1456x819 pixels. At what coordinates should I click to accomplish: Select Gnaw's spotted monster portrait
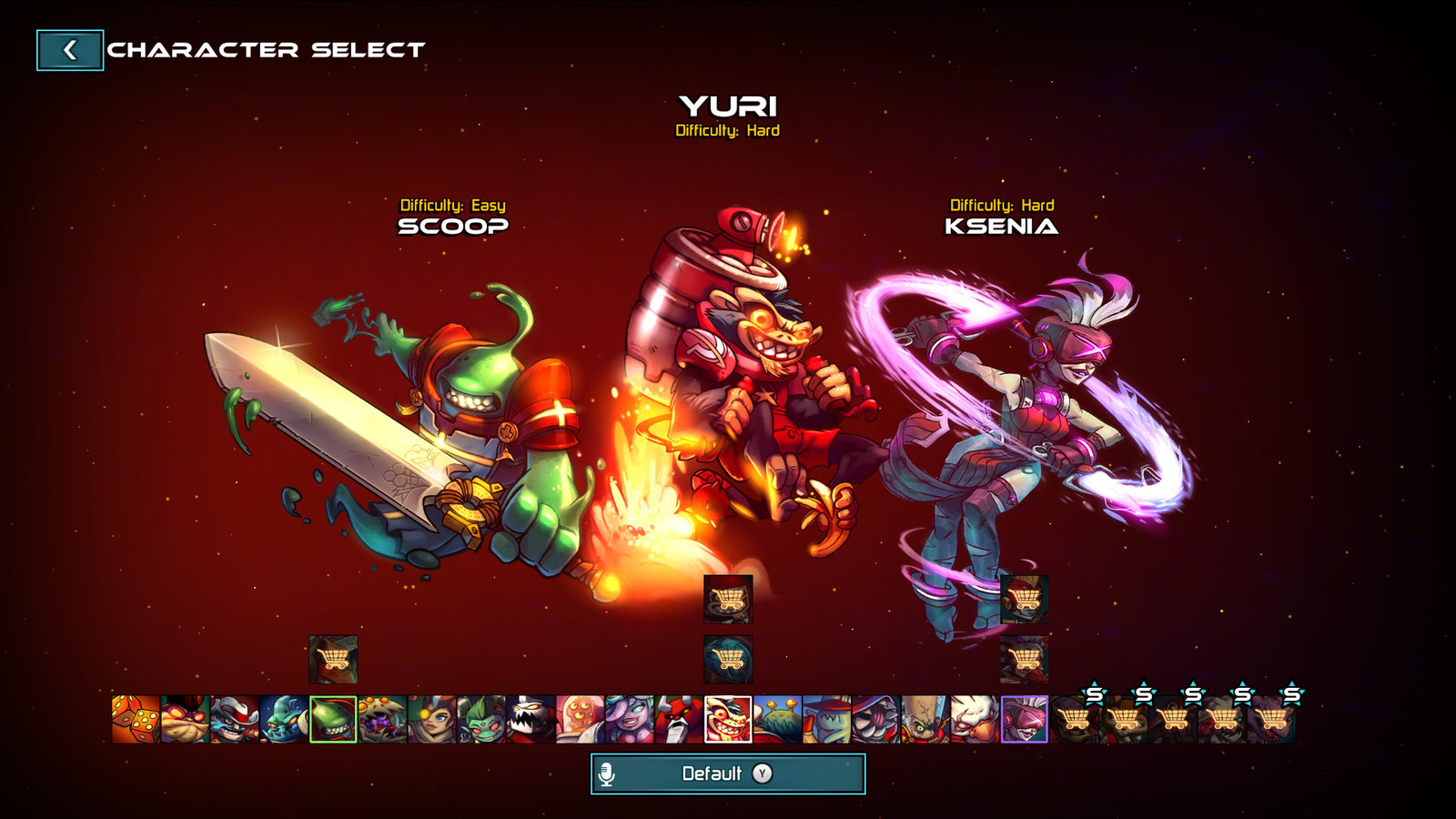pyautogui.click(x=382, y=719)
